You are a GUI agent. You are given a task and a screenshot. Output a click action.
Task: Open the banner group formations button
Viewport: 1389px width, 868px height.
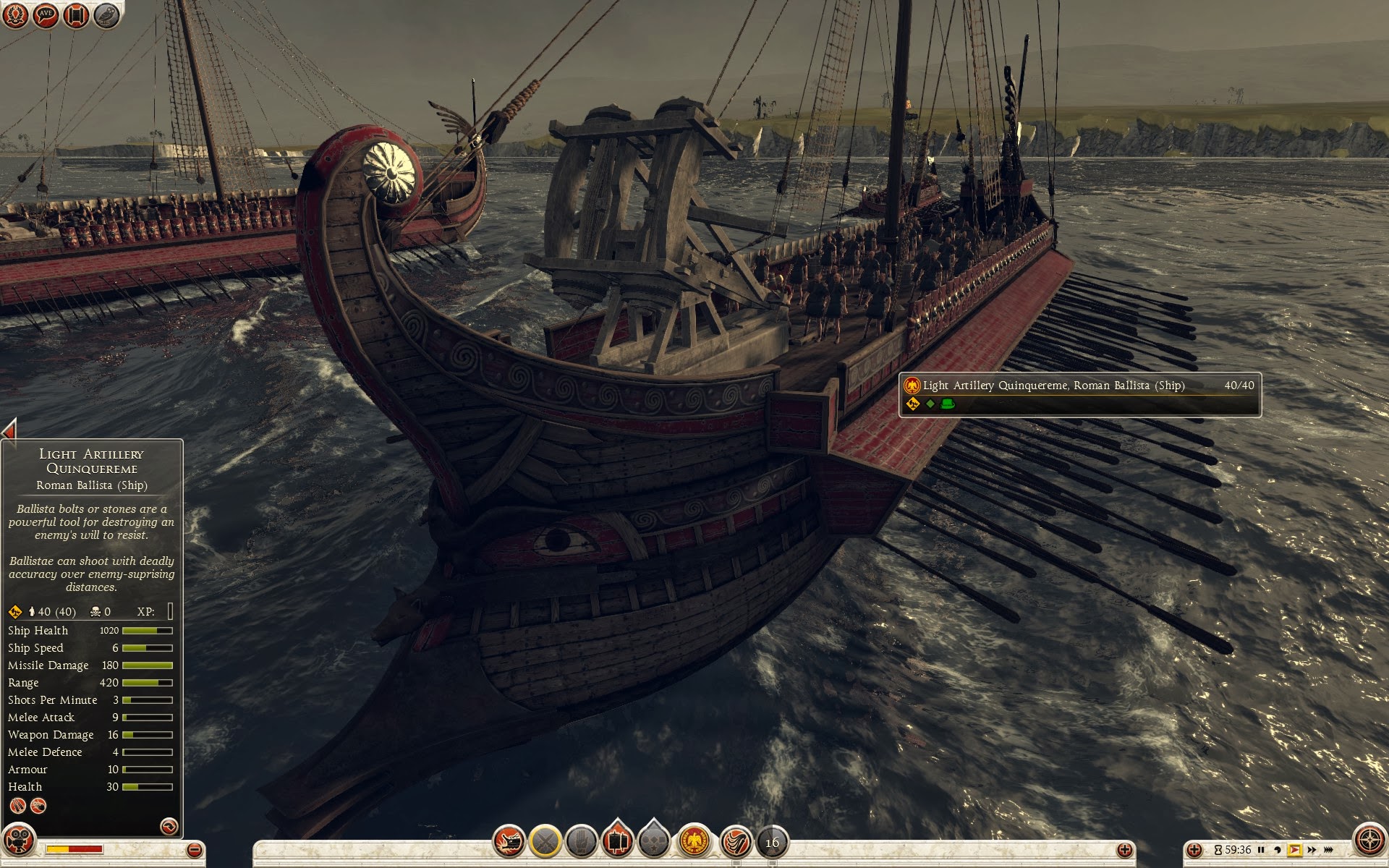(617, 841)
